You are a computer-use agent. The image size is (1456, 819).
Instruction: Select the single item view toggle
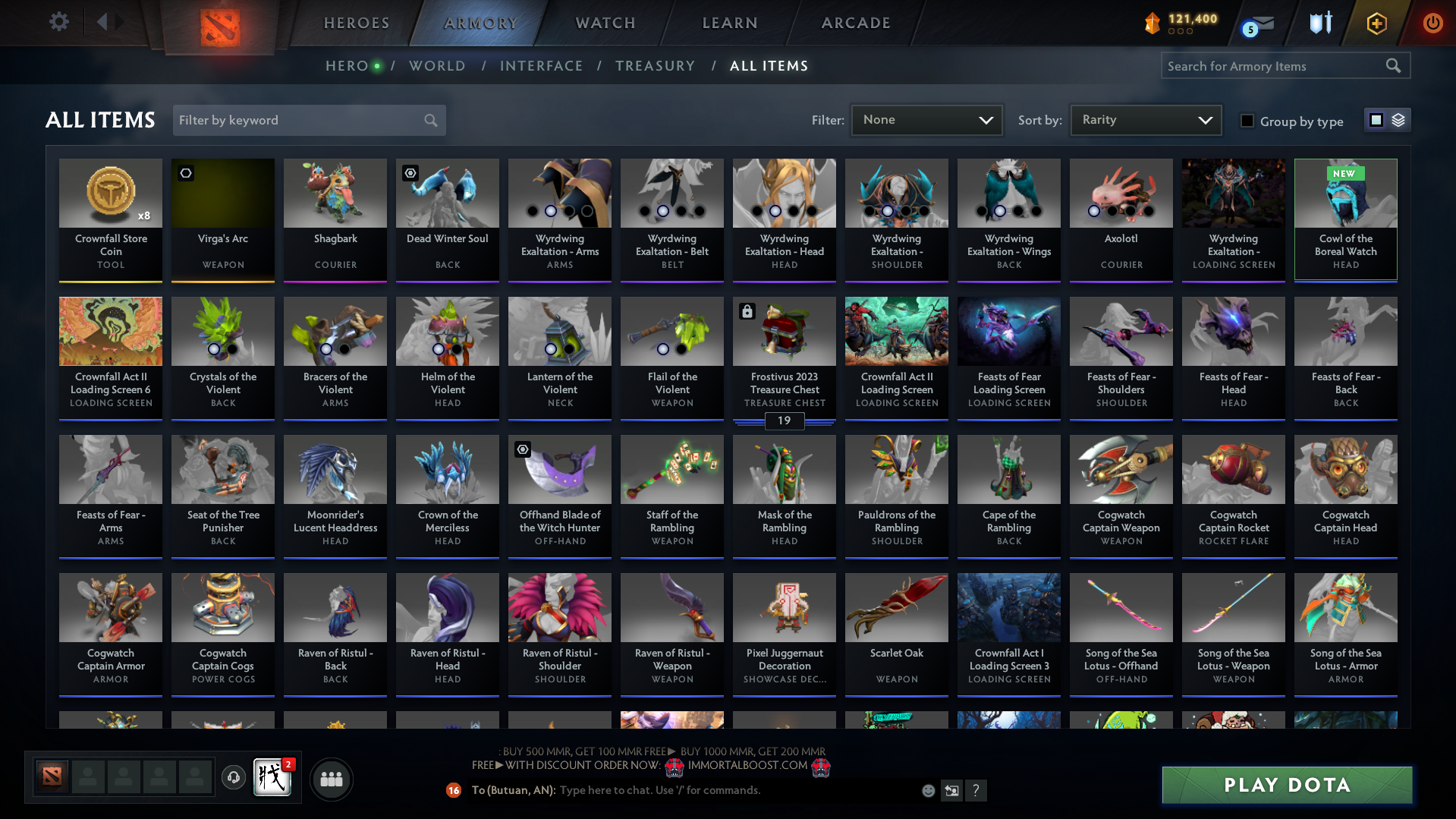(x=1376, y=120)
